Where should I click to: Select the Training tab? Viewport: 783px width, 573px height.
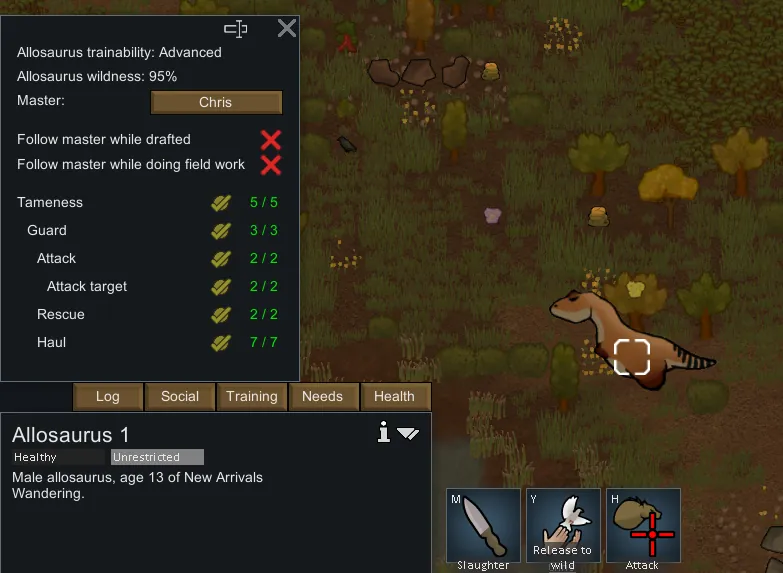point(252,397)
